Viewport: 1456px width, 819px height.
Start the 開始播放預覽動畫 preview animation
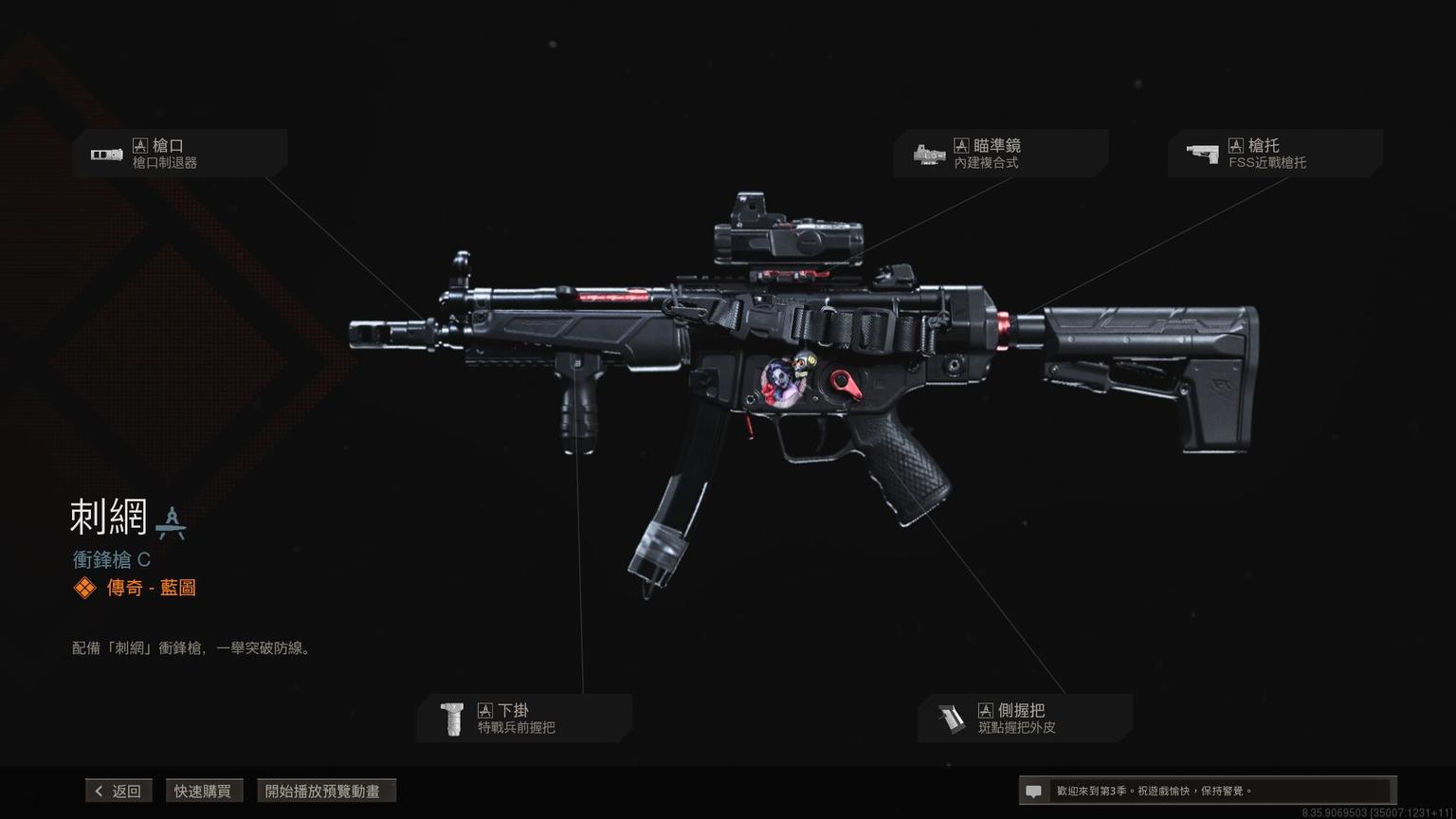[x=325, y=791]
